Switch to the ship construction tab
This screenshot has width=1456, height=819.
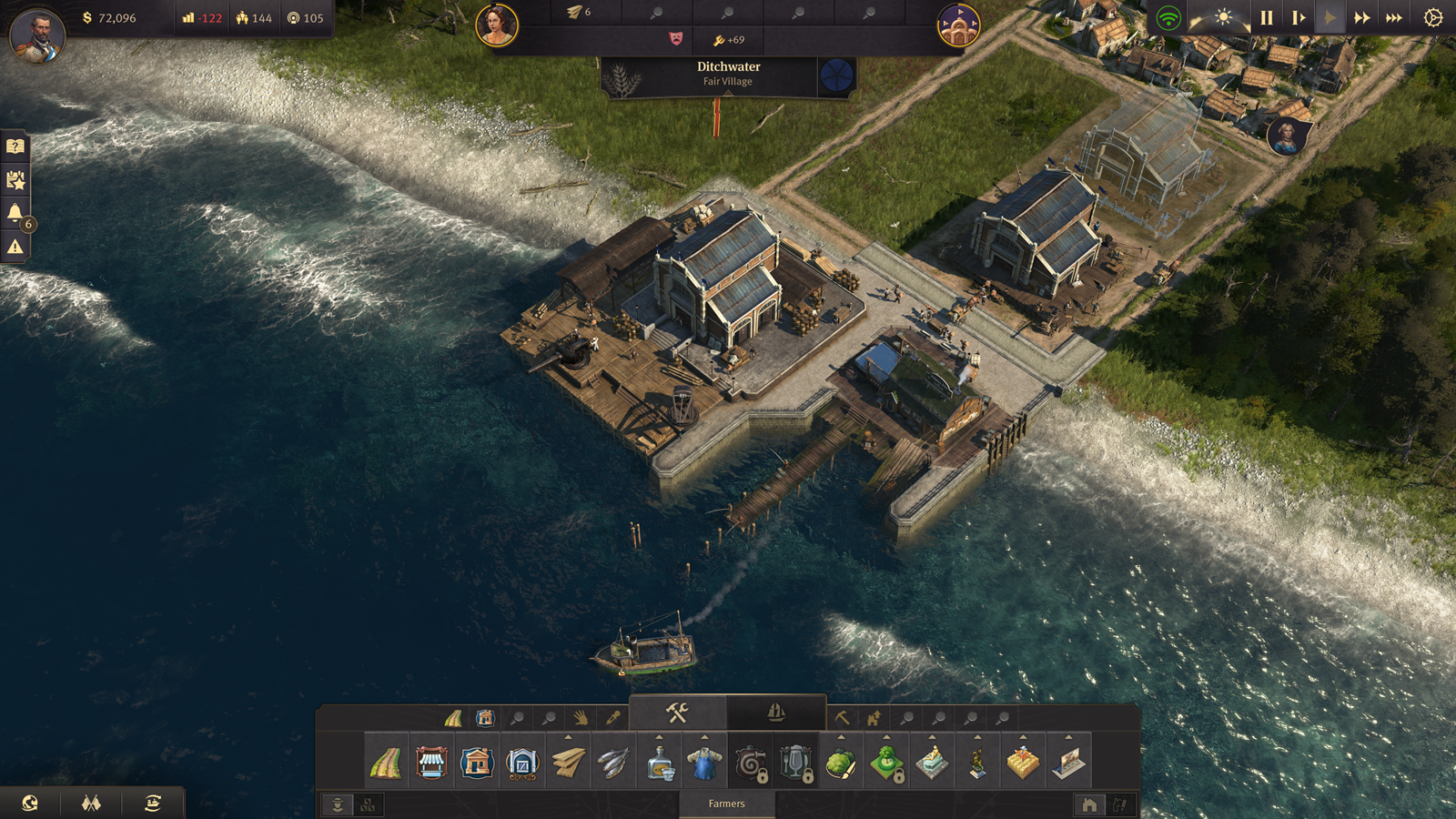pos(776,713)
